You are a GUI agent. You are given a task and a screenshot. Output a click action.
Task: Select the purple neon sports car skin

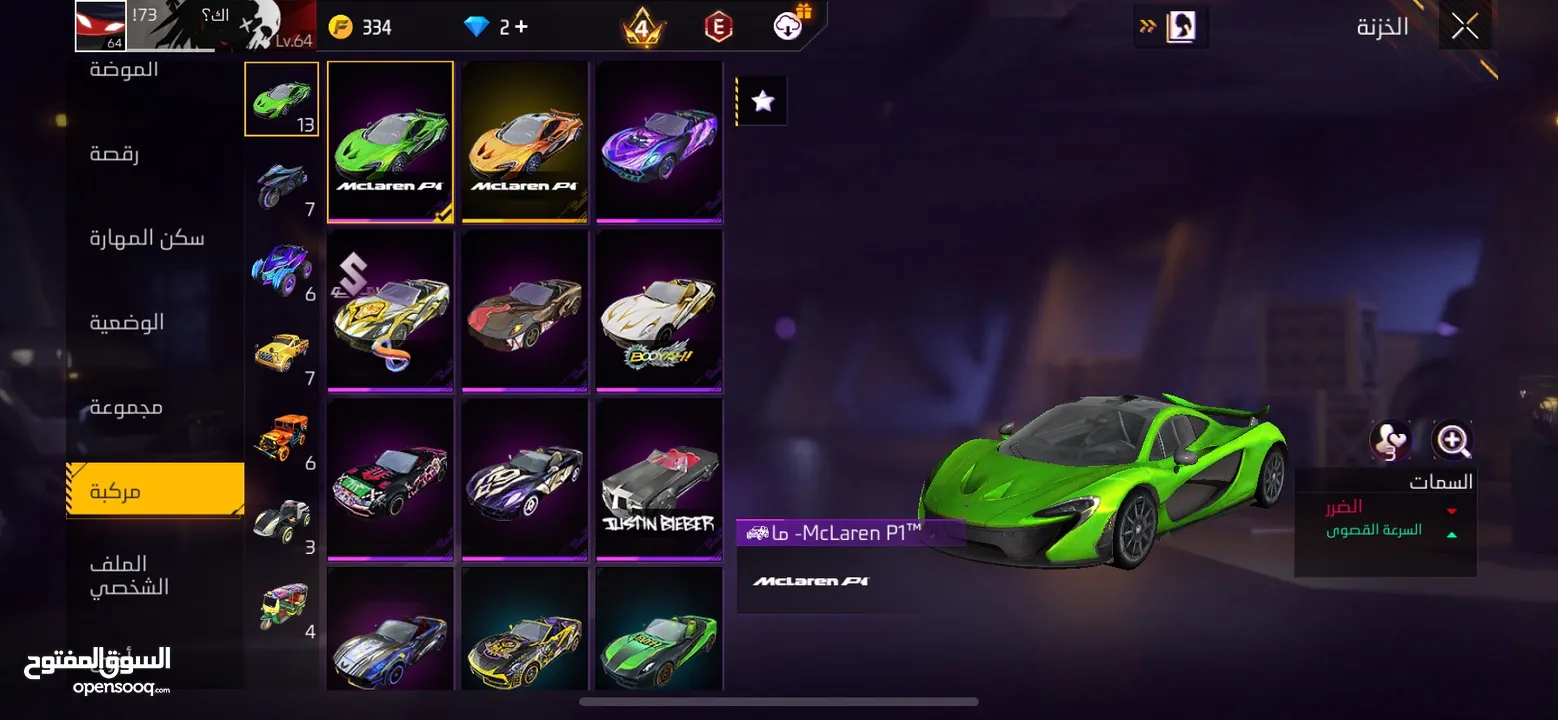(659, 141)
